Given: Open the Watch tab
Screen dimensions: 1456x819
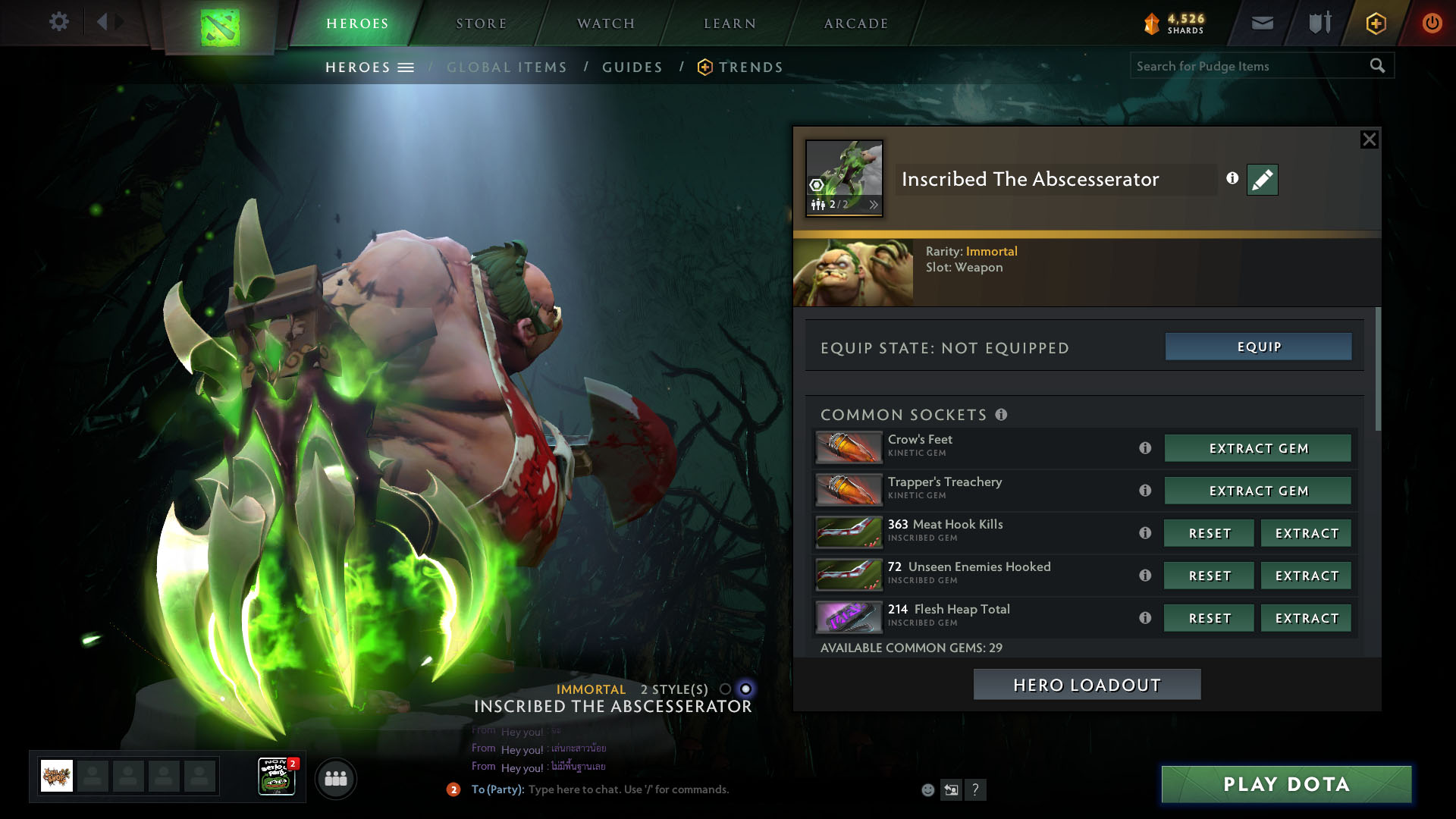Looking at the screenshot, I should point(605,24).
